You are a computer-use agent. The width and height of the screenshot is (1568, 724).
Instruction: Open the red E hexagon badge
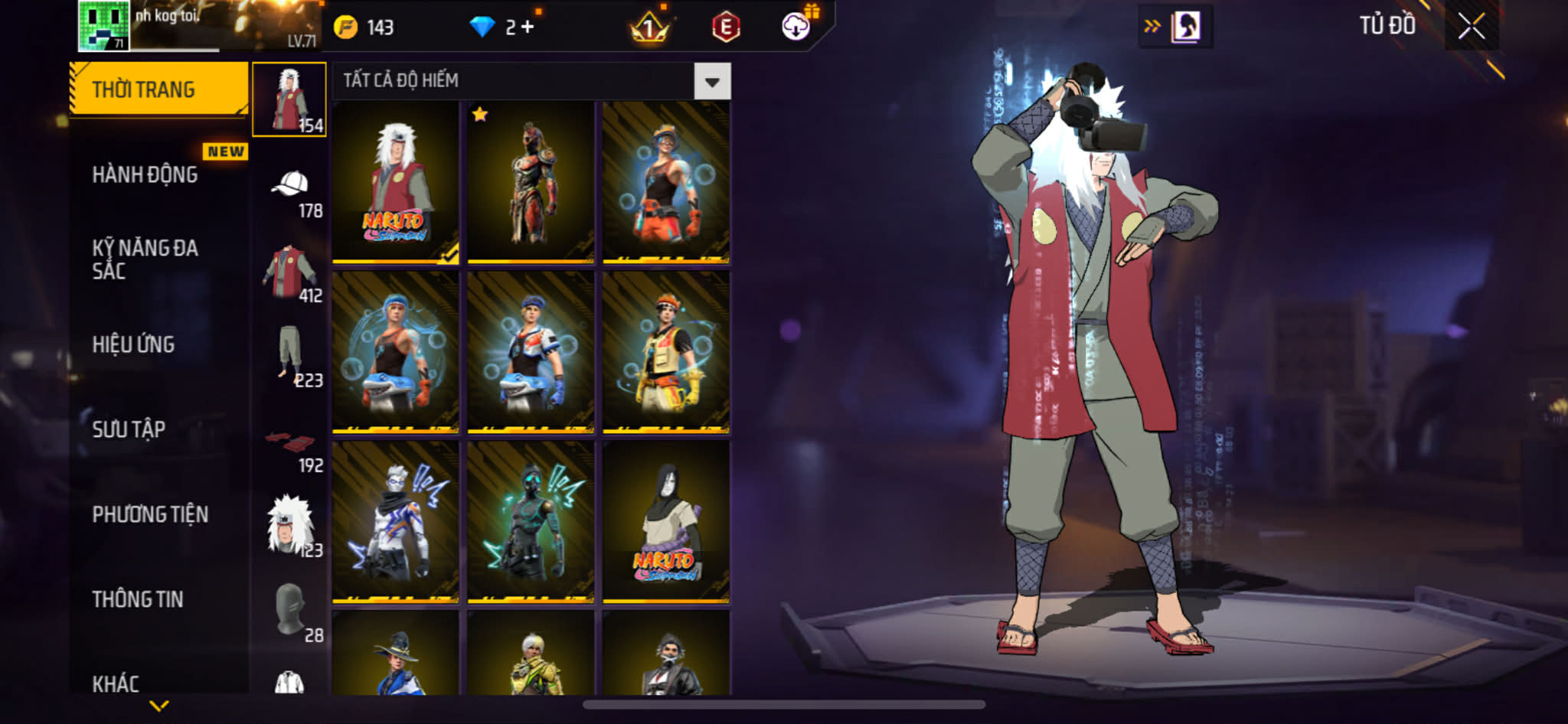pos(726,28)
